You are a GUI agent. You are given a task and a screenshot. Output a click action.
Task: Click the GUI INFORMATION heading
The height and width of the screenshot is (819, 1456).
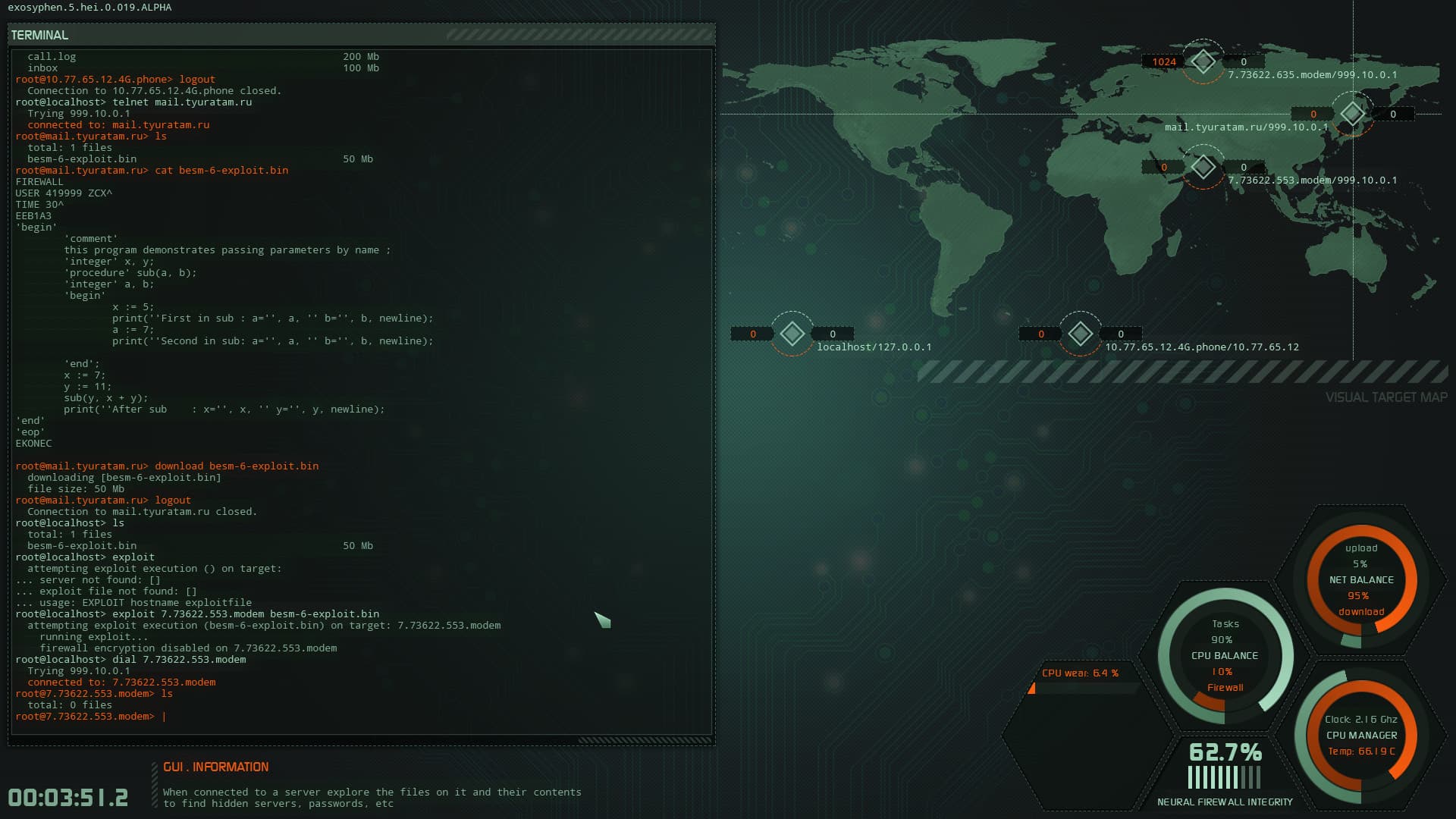point(216,767)
